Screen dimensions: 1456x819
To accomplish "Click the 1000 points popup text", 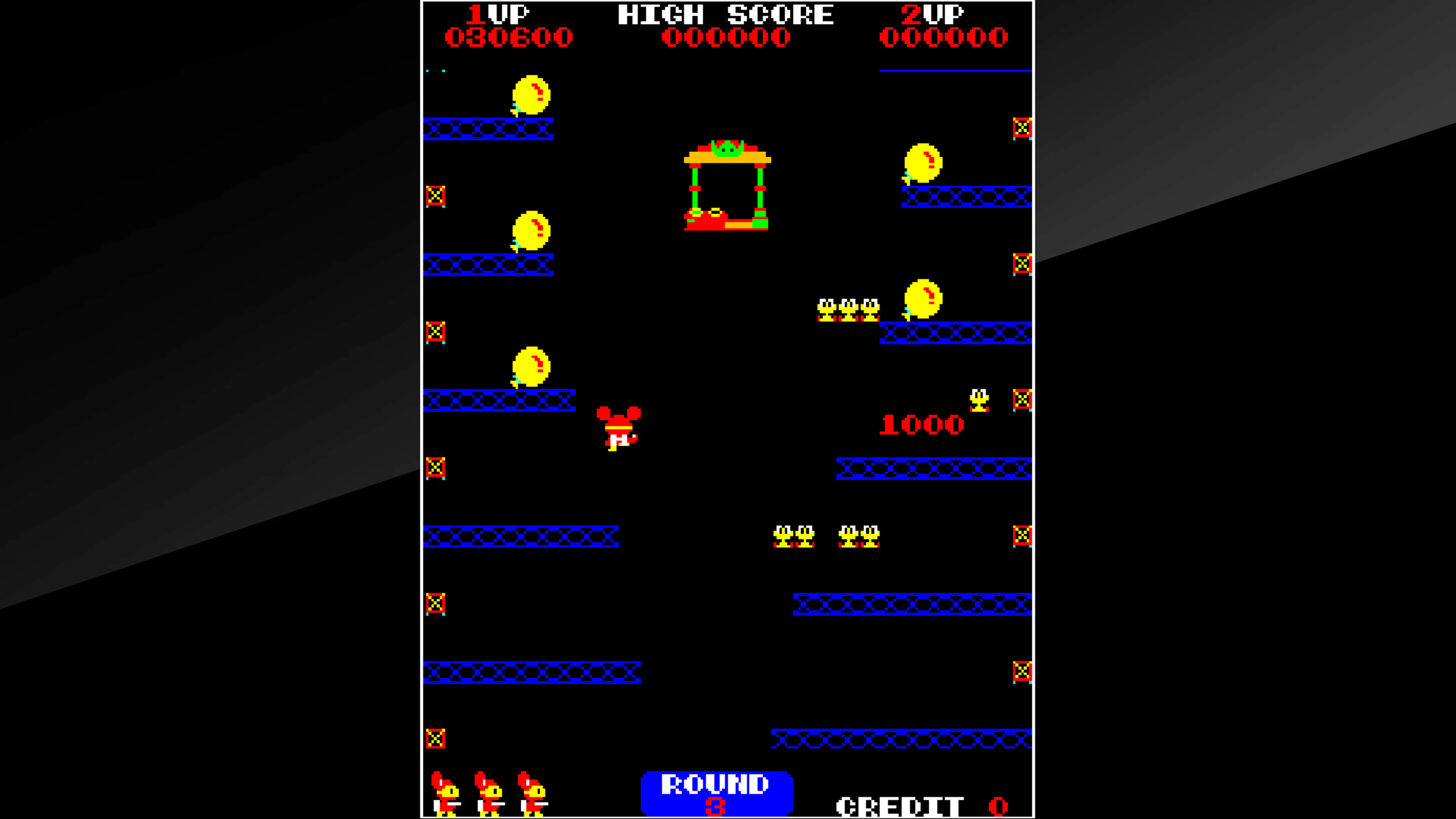I will point(922,425).
